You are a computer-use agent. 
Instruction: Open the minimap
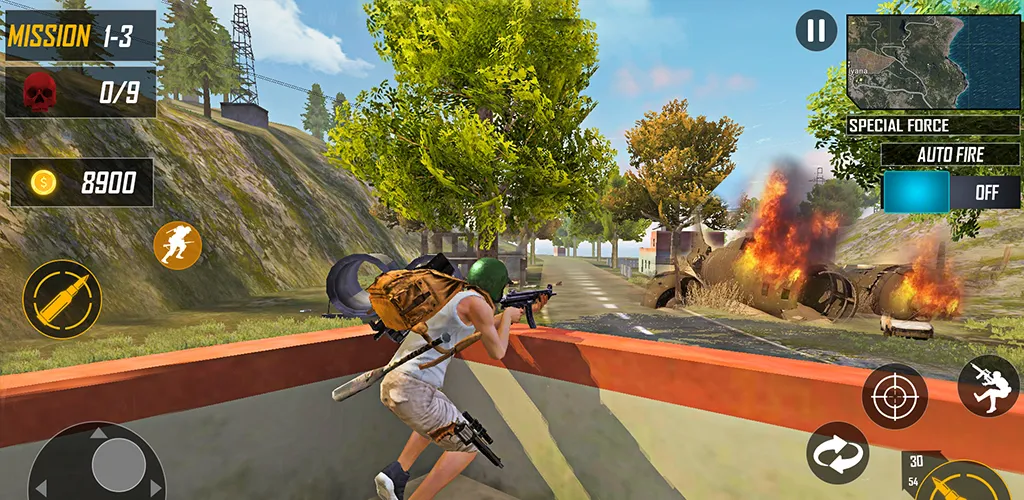[933, 62]
